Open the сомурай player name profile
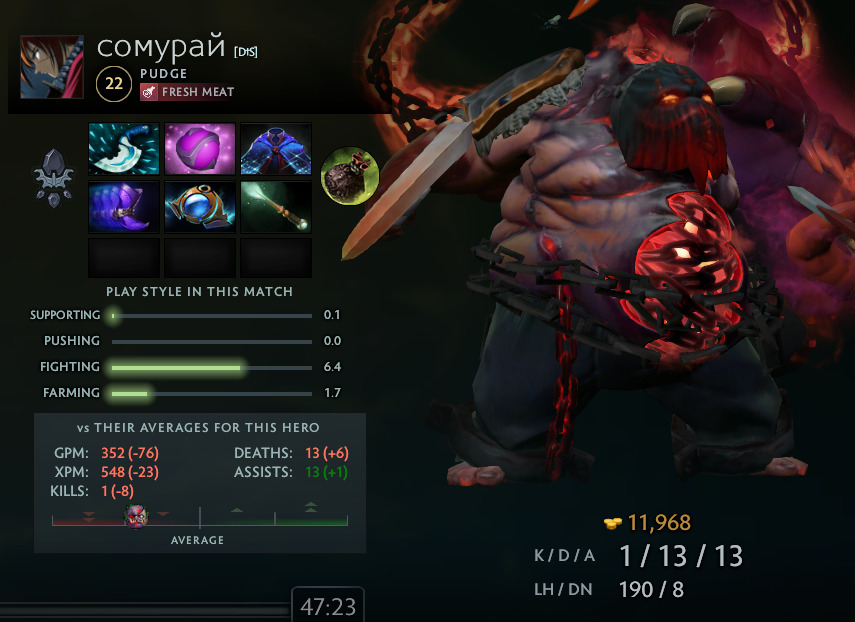The width and height of the screenshot is (855, 622). [162, 48]
